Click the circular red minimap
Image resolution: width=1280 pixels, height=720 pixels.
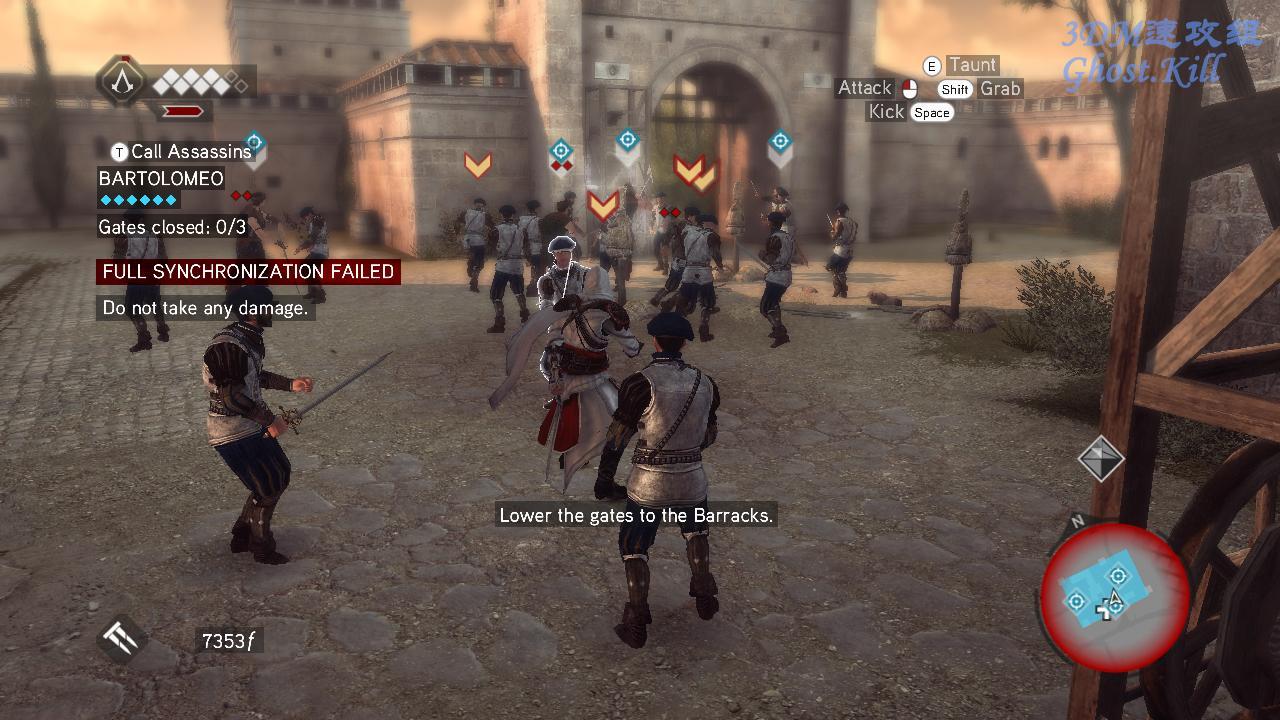[1114, 597]
